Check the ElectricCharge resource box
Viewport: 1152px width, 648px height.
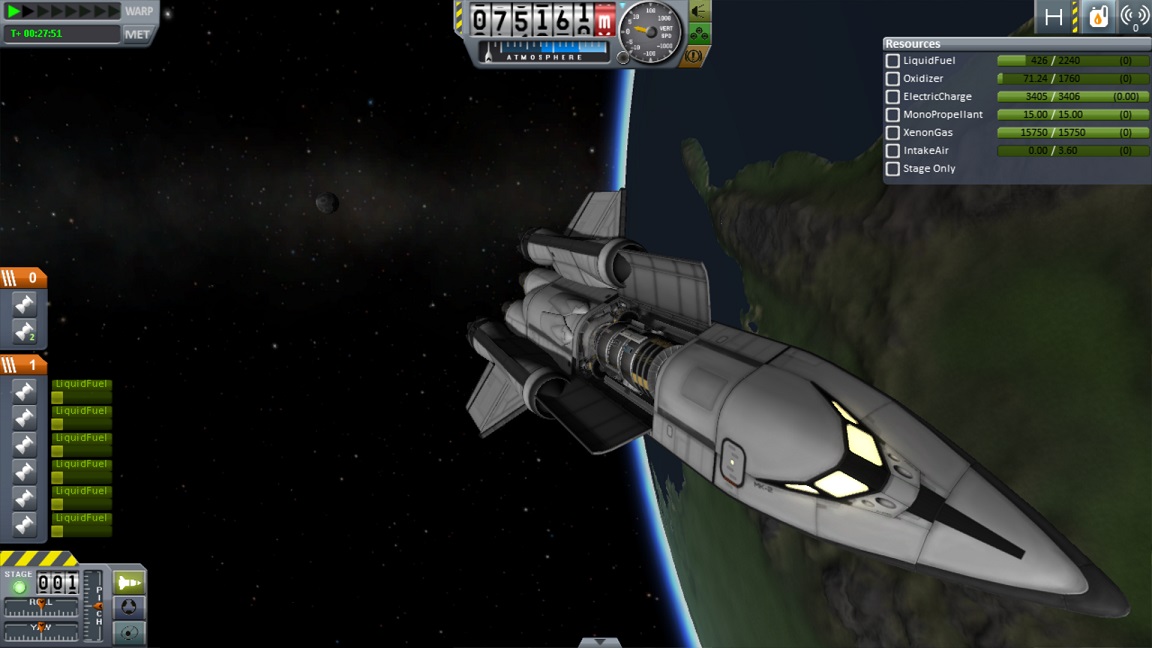(893, 97)
